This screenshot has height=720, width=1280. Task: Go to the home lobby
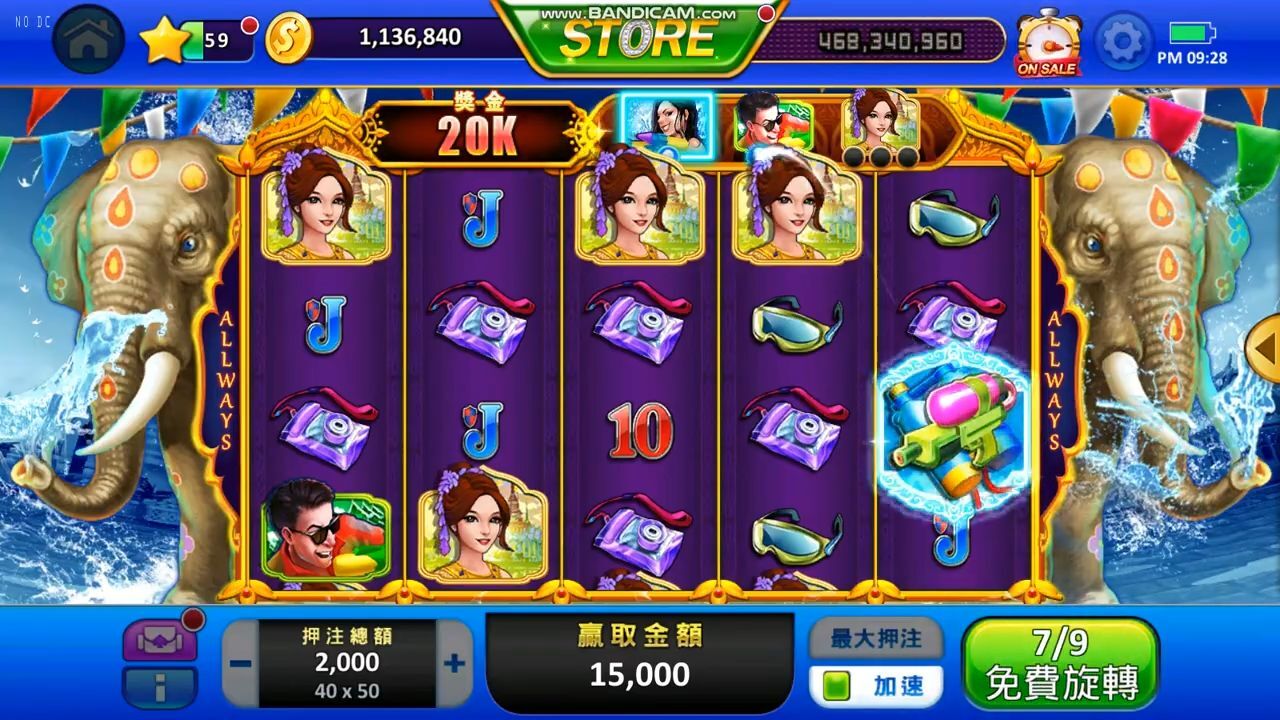[x=88, y=39]
